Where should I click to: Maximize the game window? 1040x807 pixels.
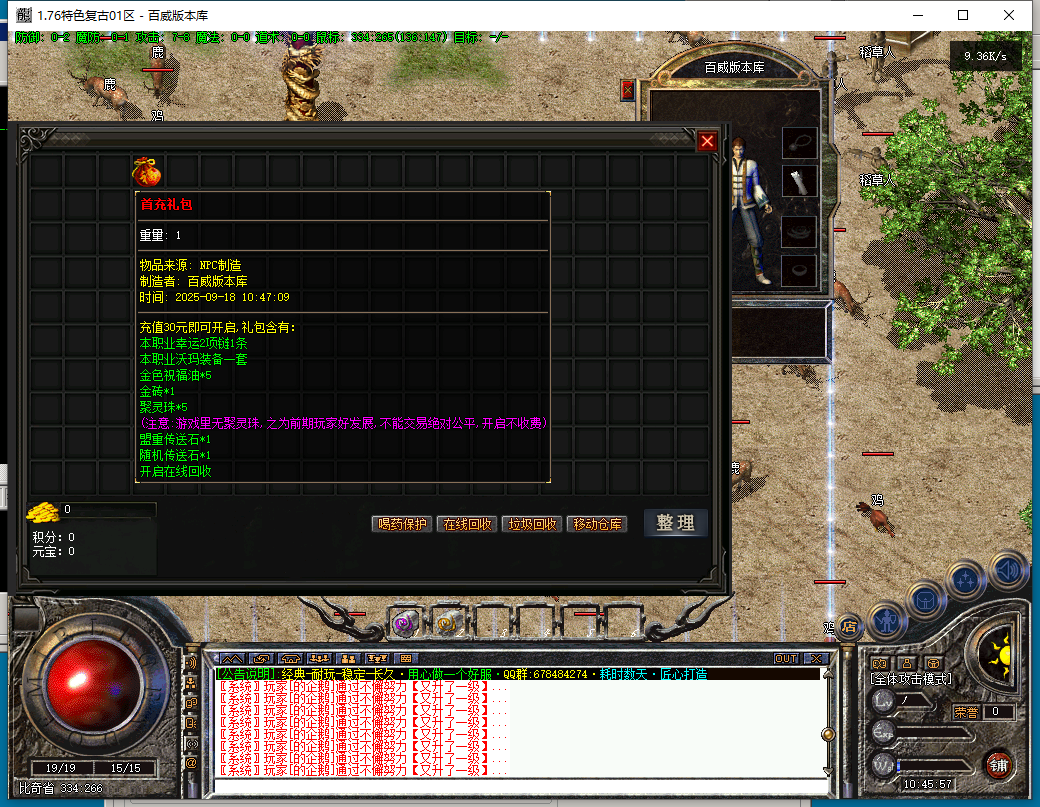tap(962, 15)
